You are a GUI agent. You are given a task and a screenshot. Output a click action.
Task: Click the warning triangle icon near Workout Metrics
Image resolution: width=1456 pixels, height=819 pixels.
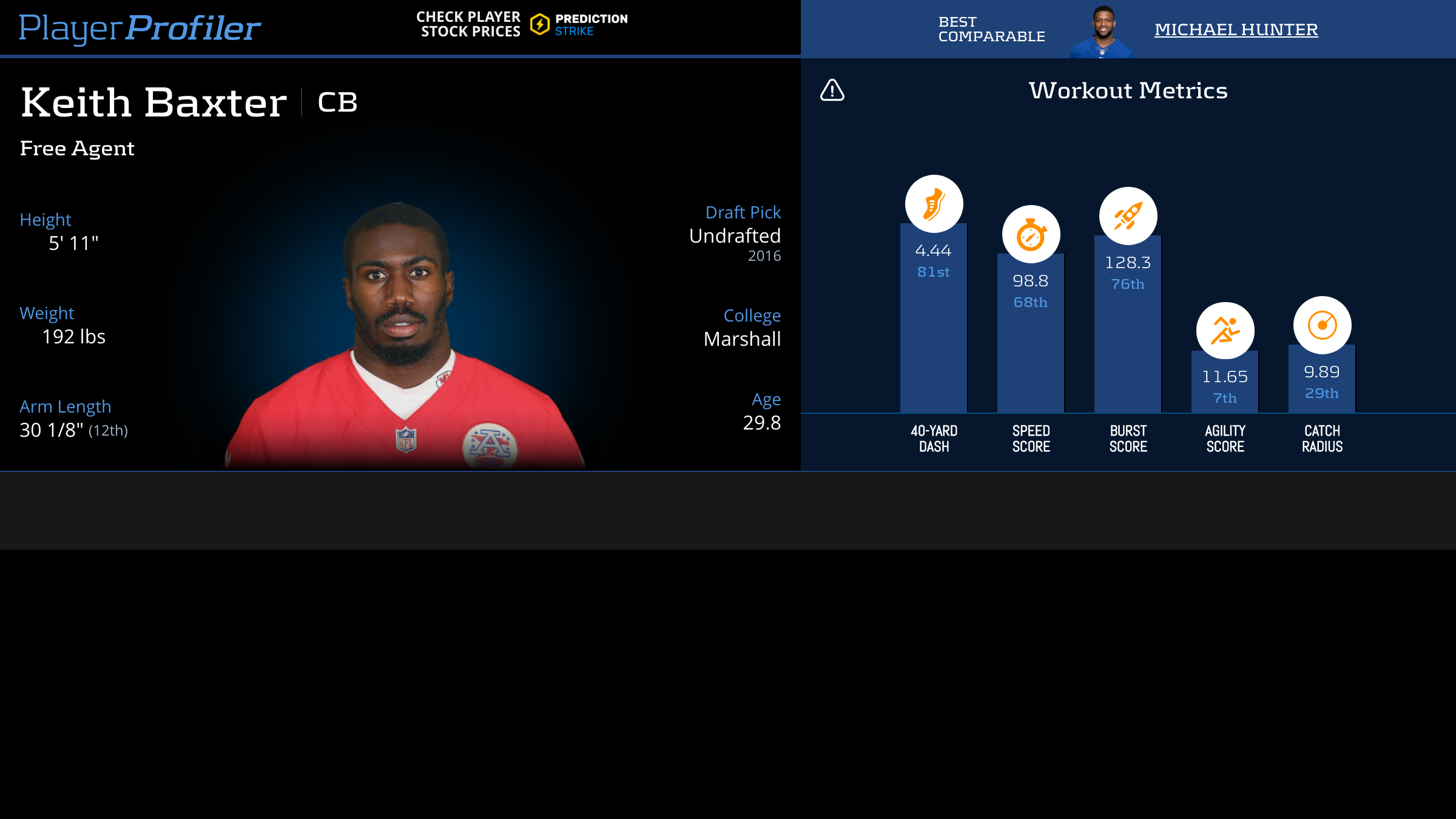[832, 90]
